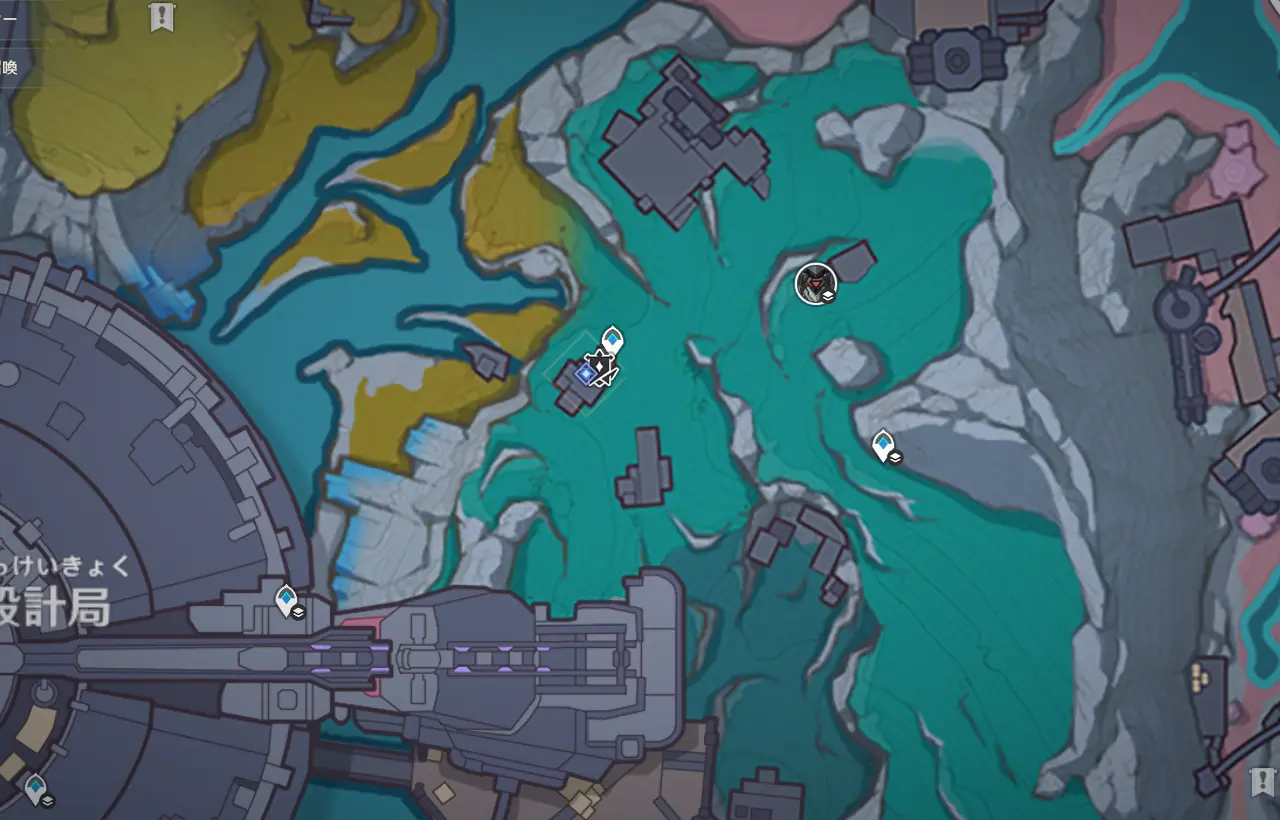1280x820 pixels.
Task: Select the waypoint pin right of the 設計局 label
Action: point(287,600)
